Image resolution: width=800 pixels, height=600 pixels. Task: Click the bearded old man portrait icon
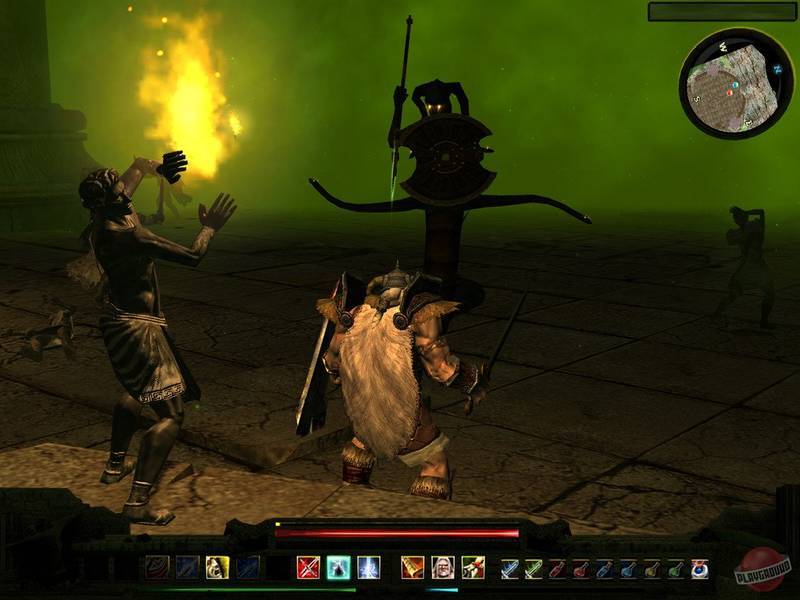(442, 568)
